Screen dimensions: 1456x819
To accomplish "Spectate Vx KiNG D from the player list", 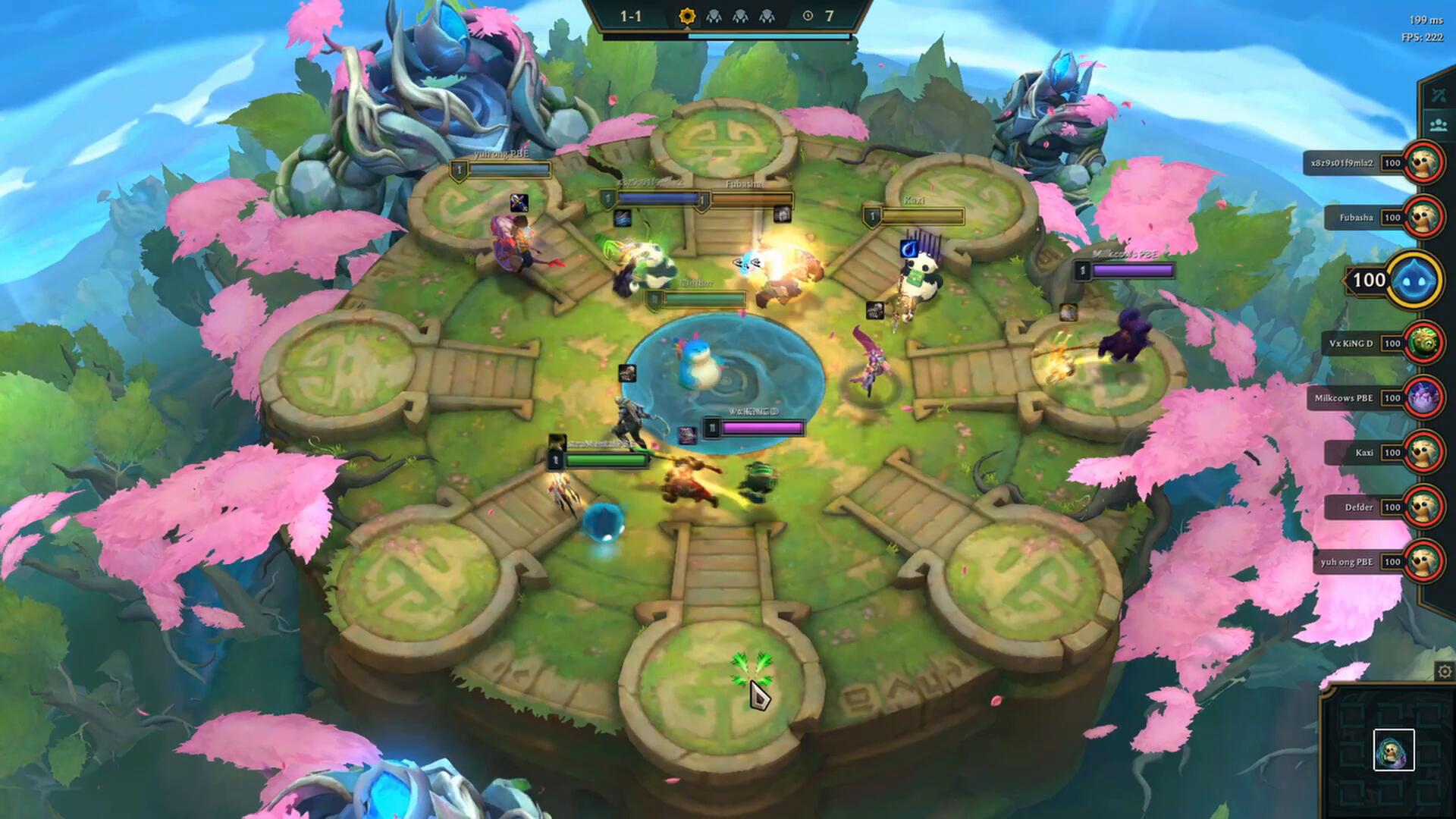I will 1423,344.
